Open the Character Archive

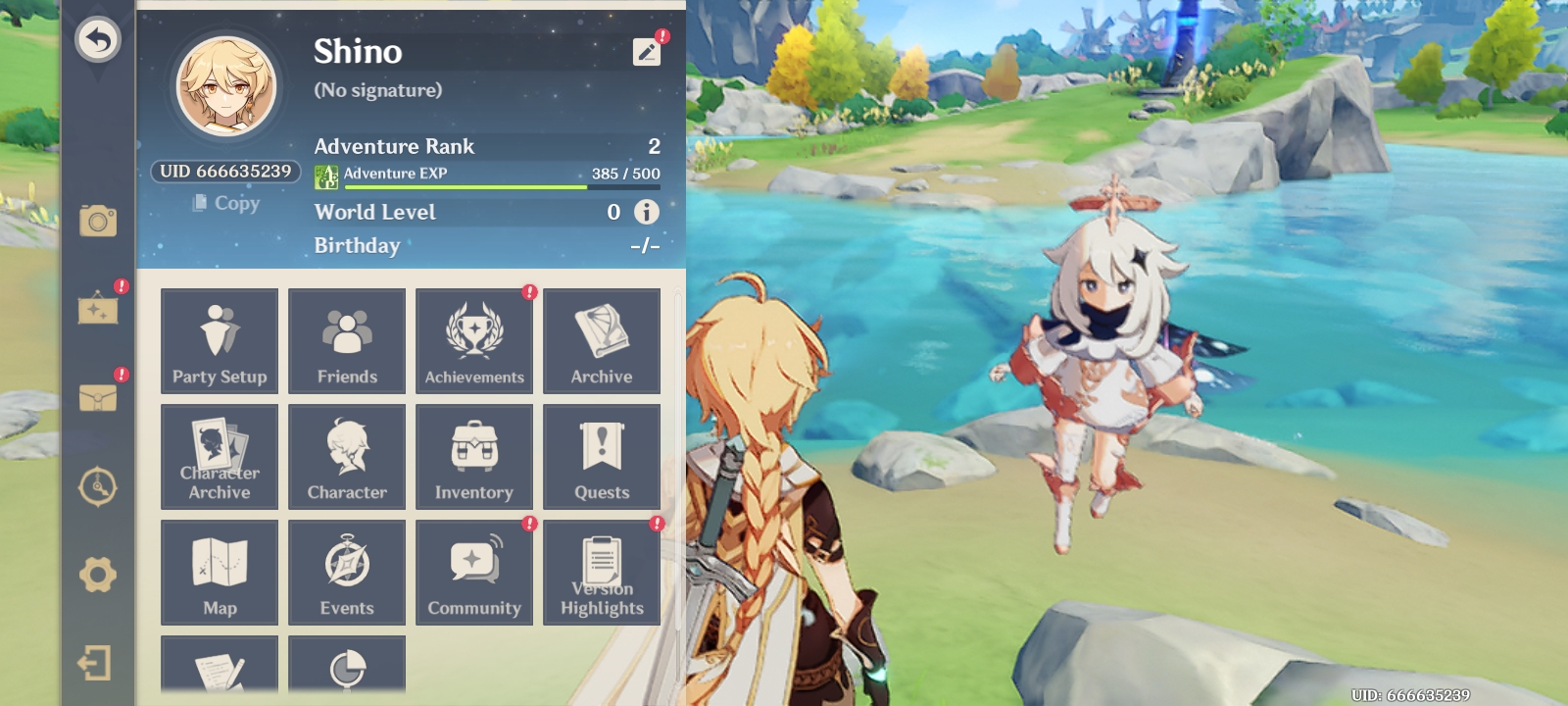coord(219,456)
